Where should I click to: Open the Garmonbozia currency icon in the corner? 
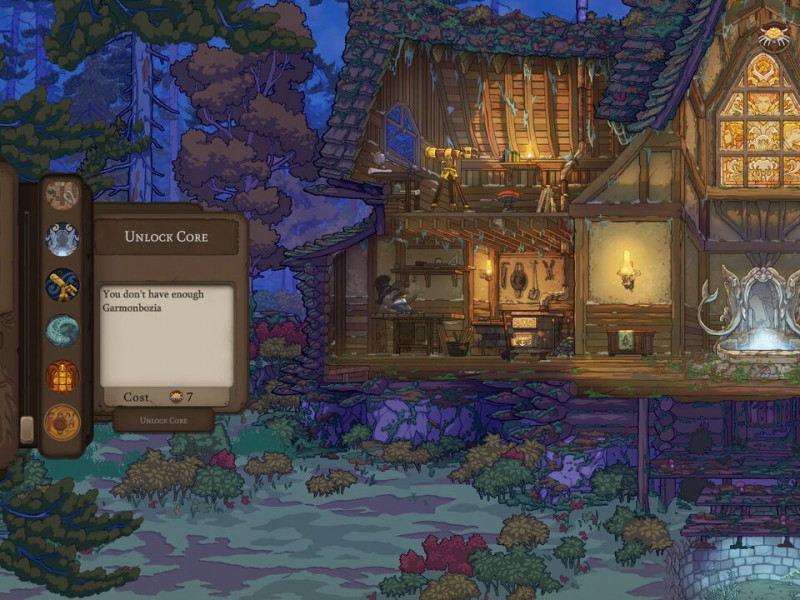pyautogui.click(x=773, y=36)
